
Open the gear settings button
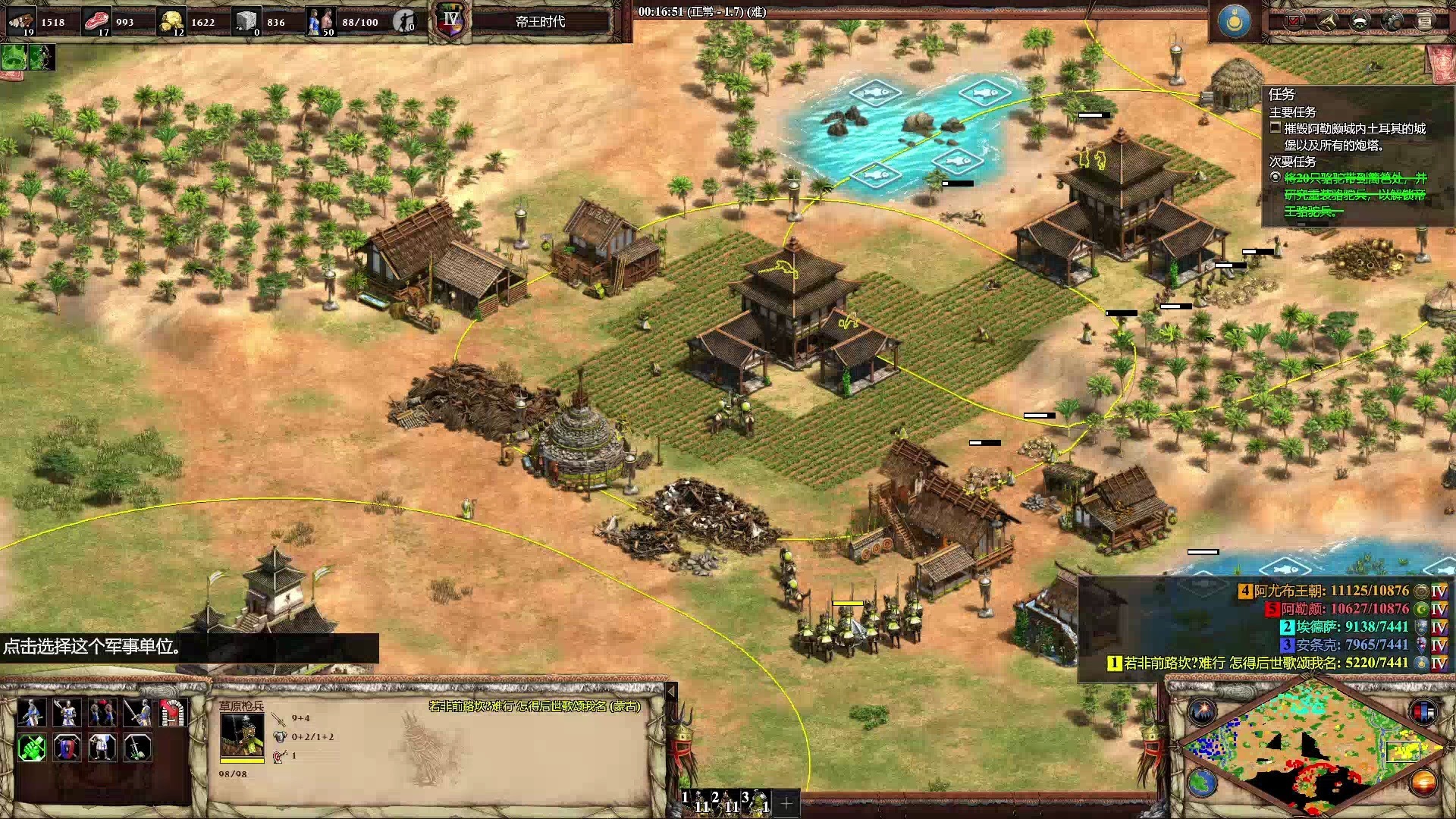pos(1392,21)
